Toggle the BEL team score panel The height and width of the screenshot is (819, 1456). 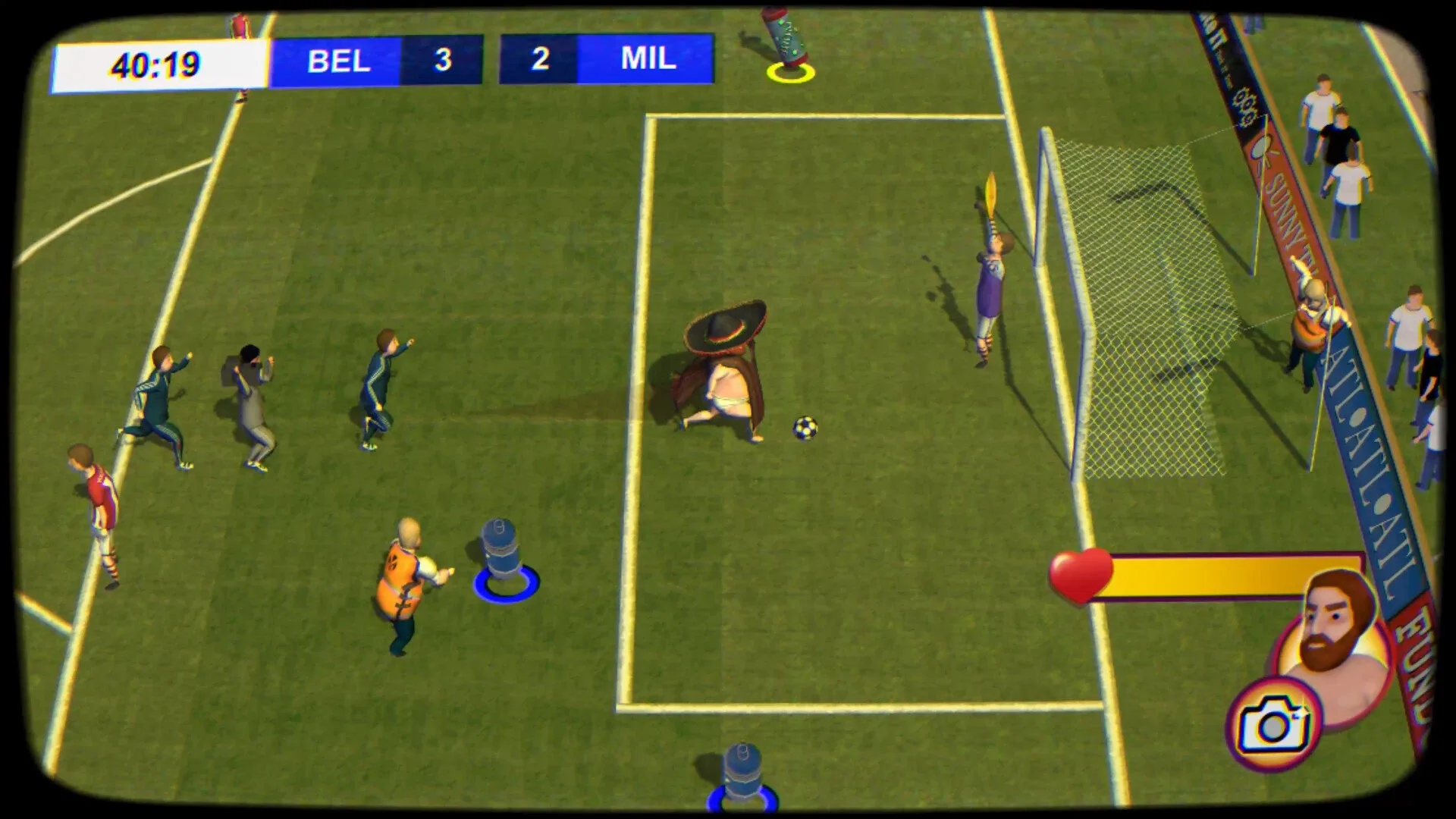click(339, 61)
